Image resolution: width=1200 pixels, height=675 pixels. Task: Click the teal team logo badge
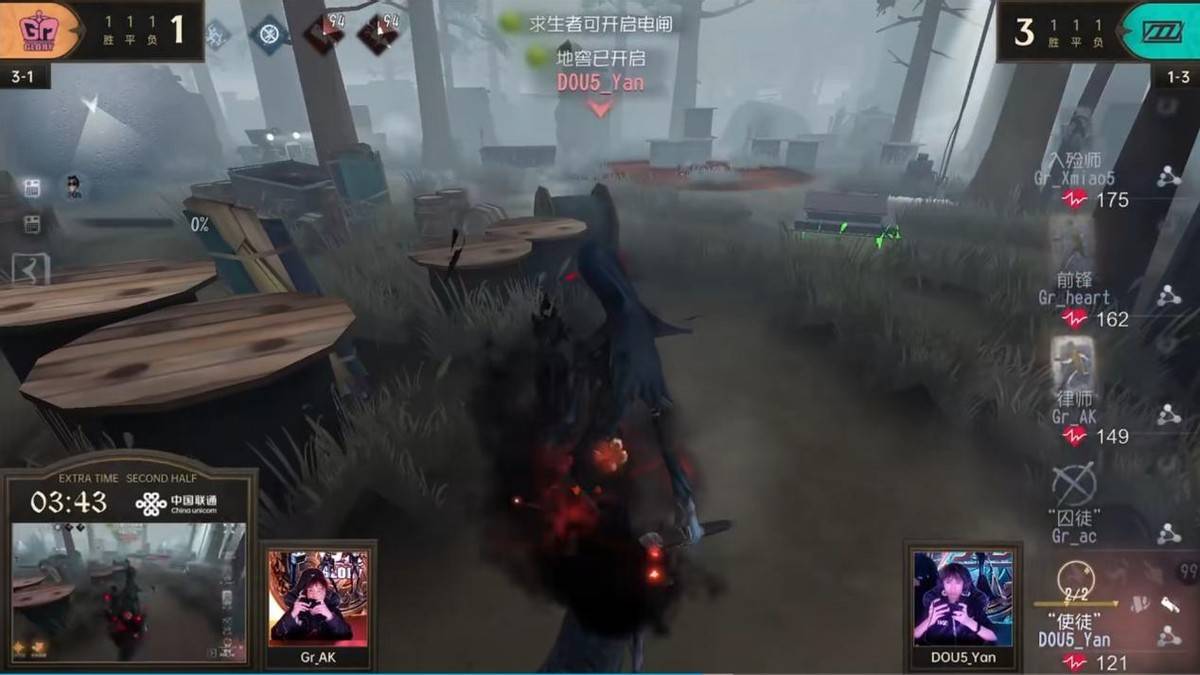coord(1162,31)
